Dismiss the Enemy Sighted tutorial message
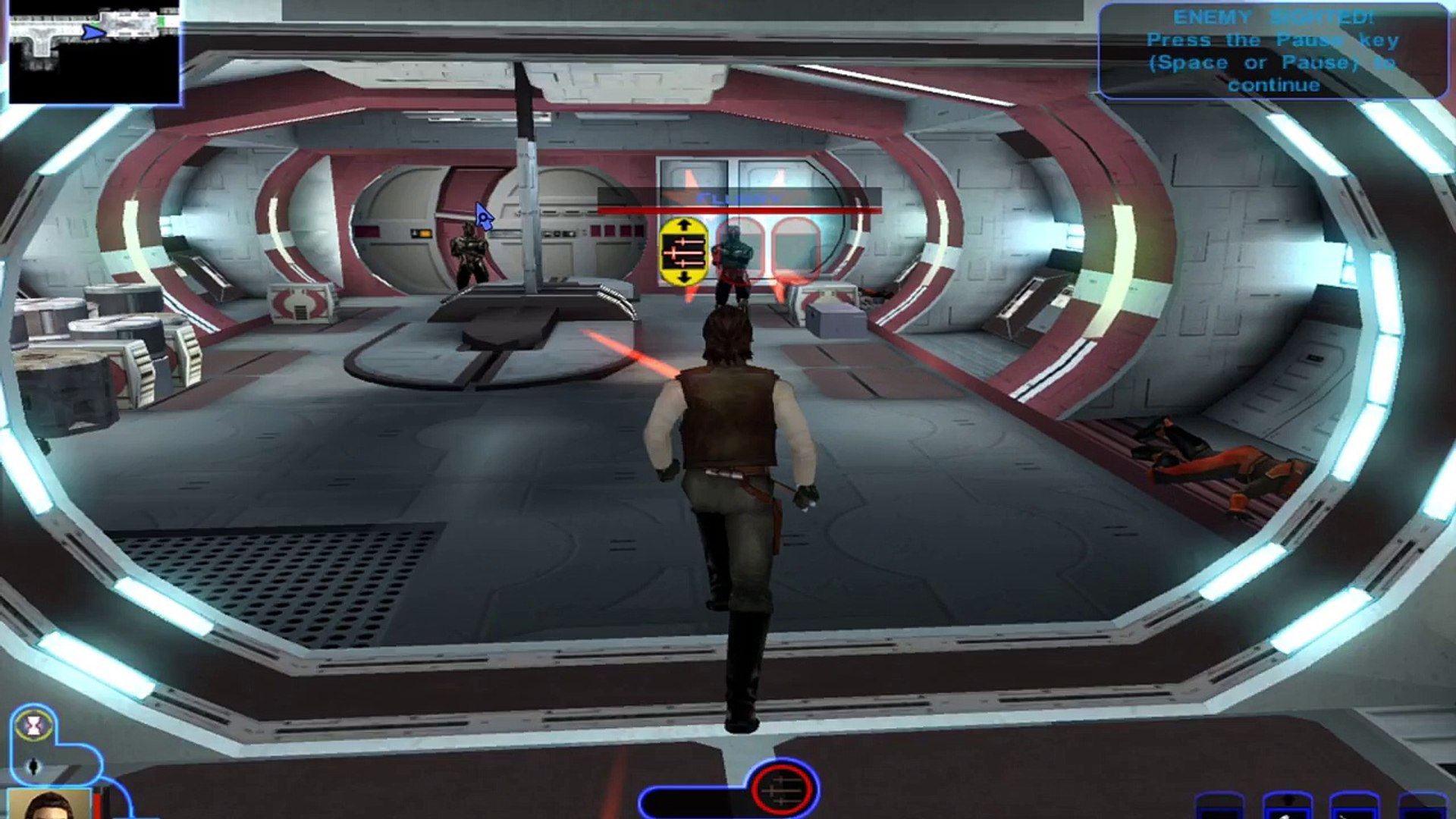 [x=1272, y=51]
